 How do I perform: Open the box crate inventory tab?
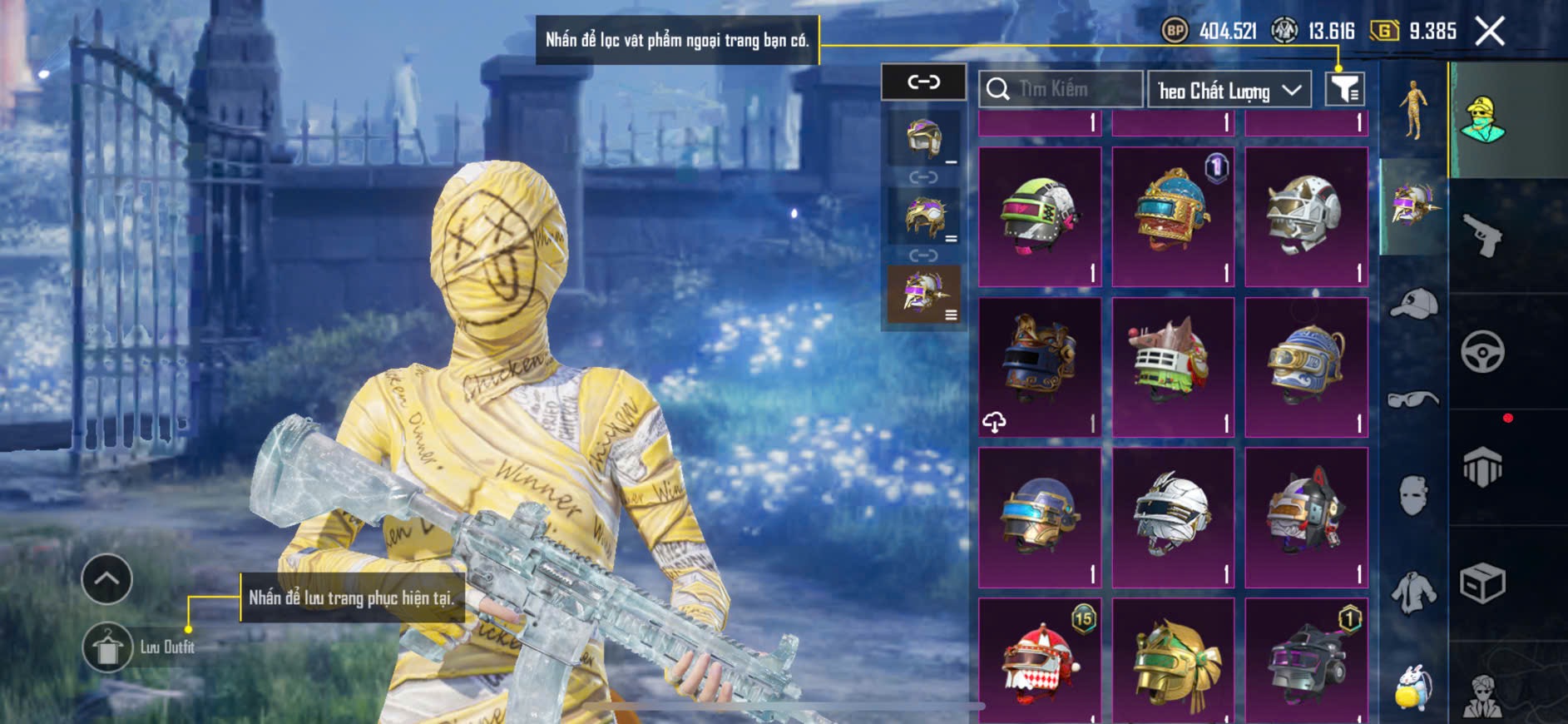(1482, 583)
